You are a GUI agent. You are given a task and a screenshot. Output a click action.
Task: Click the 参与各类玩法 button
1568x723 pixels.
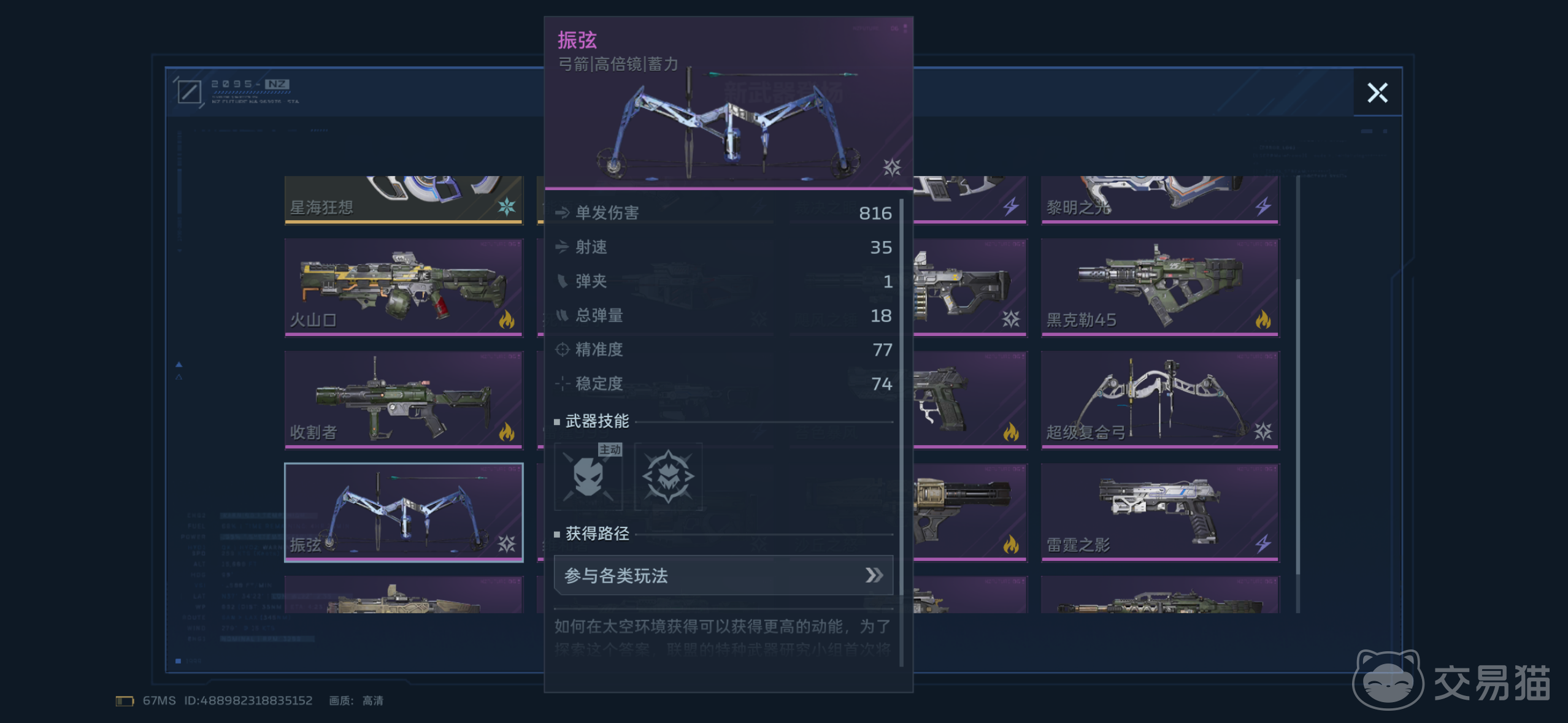coord(723,575)
